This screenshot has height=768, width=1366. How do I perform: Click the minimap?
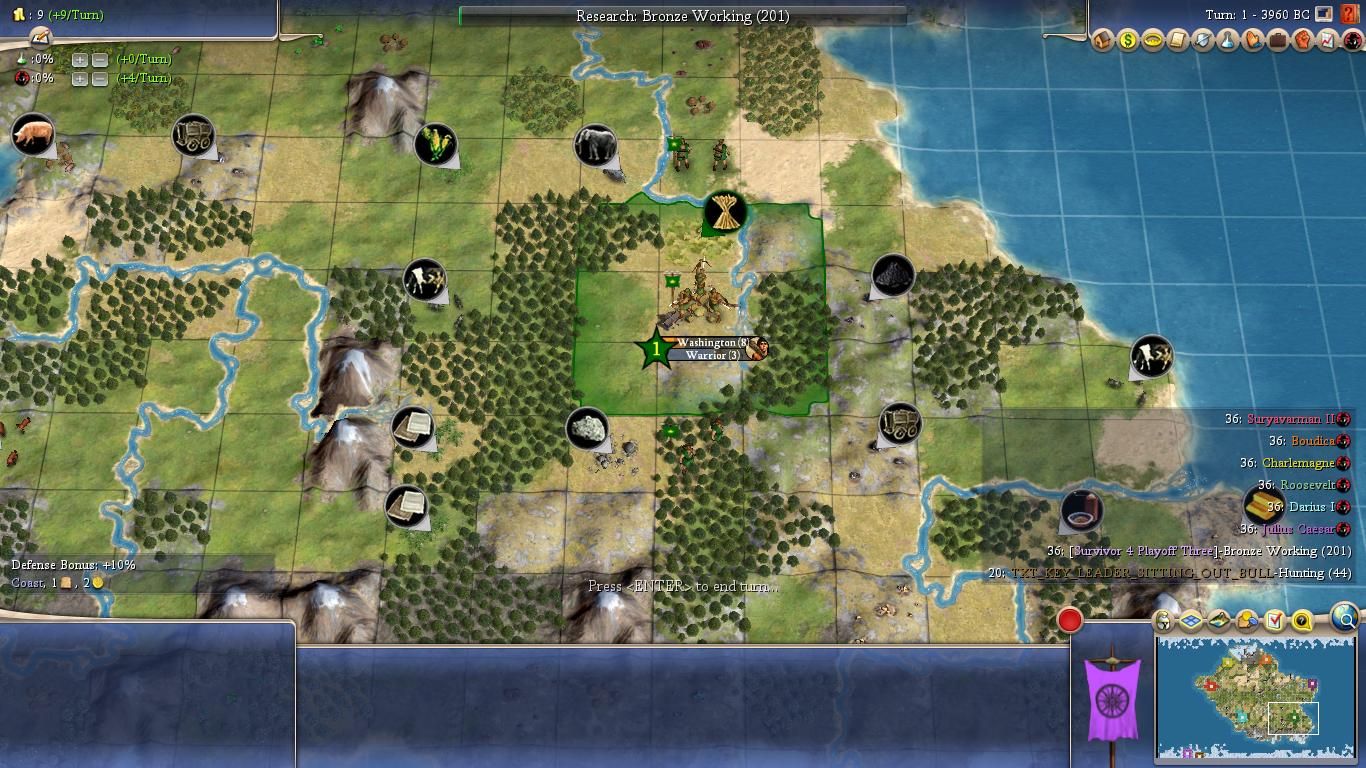coord(1255,695)
